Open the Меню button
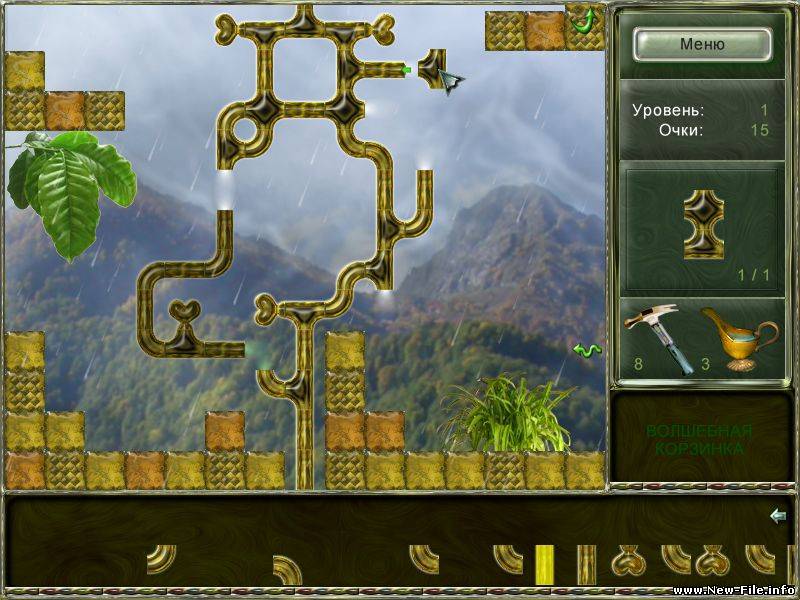Image resolution: width=800 pixels, height=600 pixels. [x=702, y=44]
